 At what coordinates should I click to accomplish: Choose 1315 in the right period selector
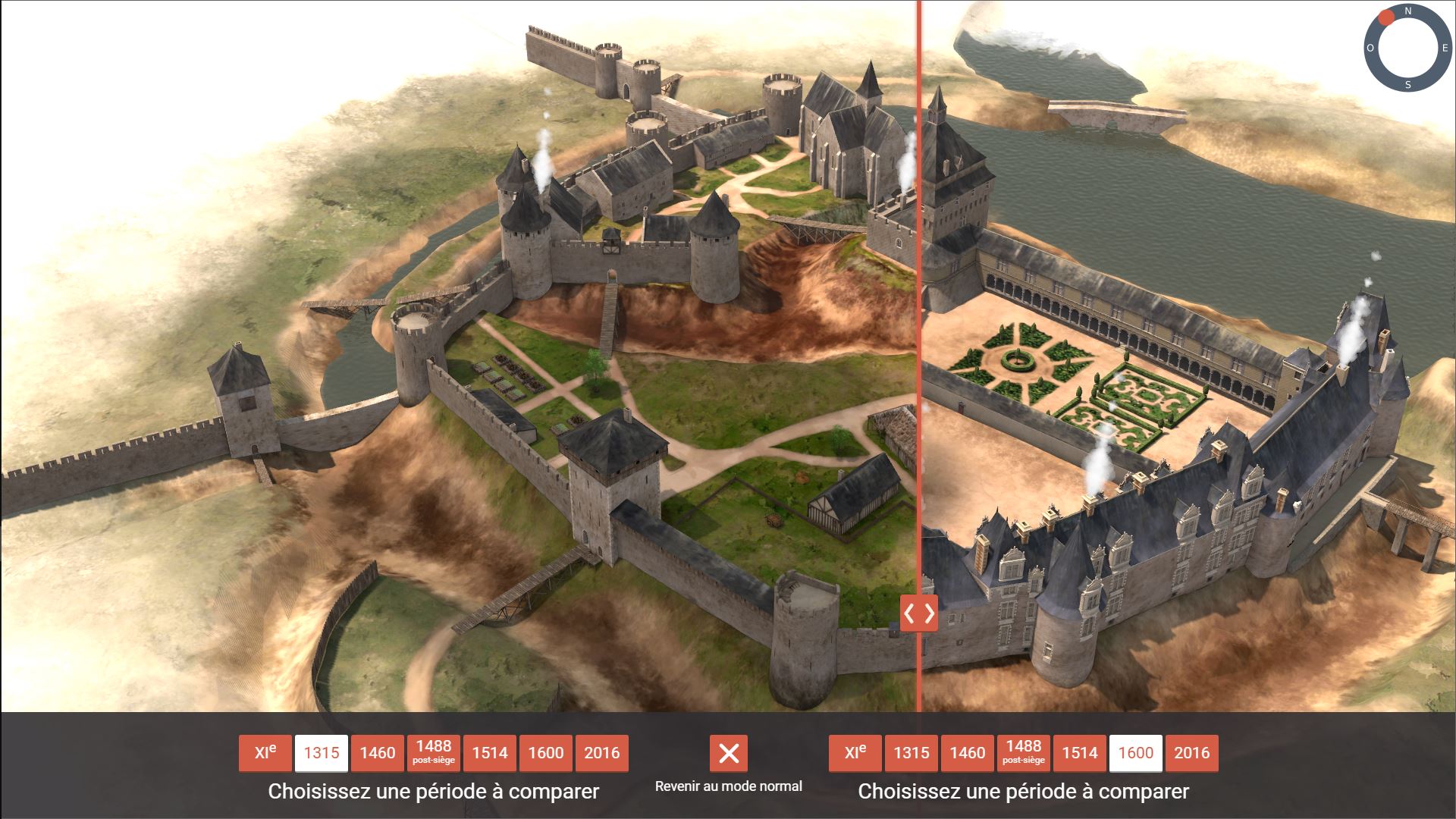coord(912,753)
